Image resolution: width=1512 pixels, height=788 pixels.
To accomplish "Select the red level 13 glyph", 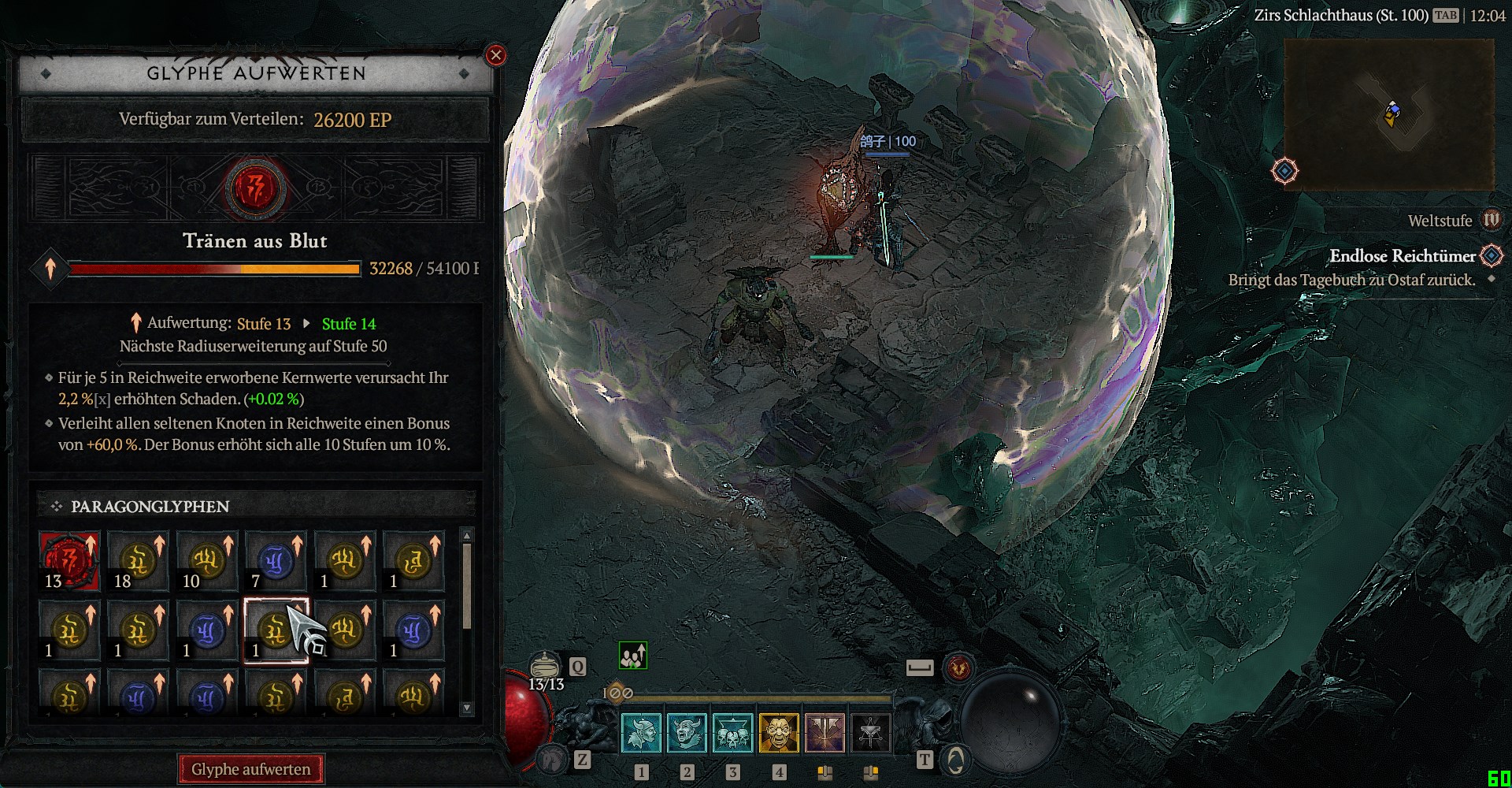I will pyautogui.click(x=69, y=561).
